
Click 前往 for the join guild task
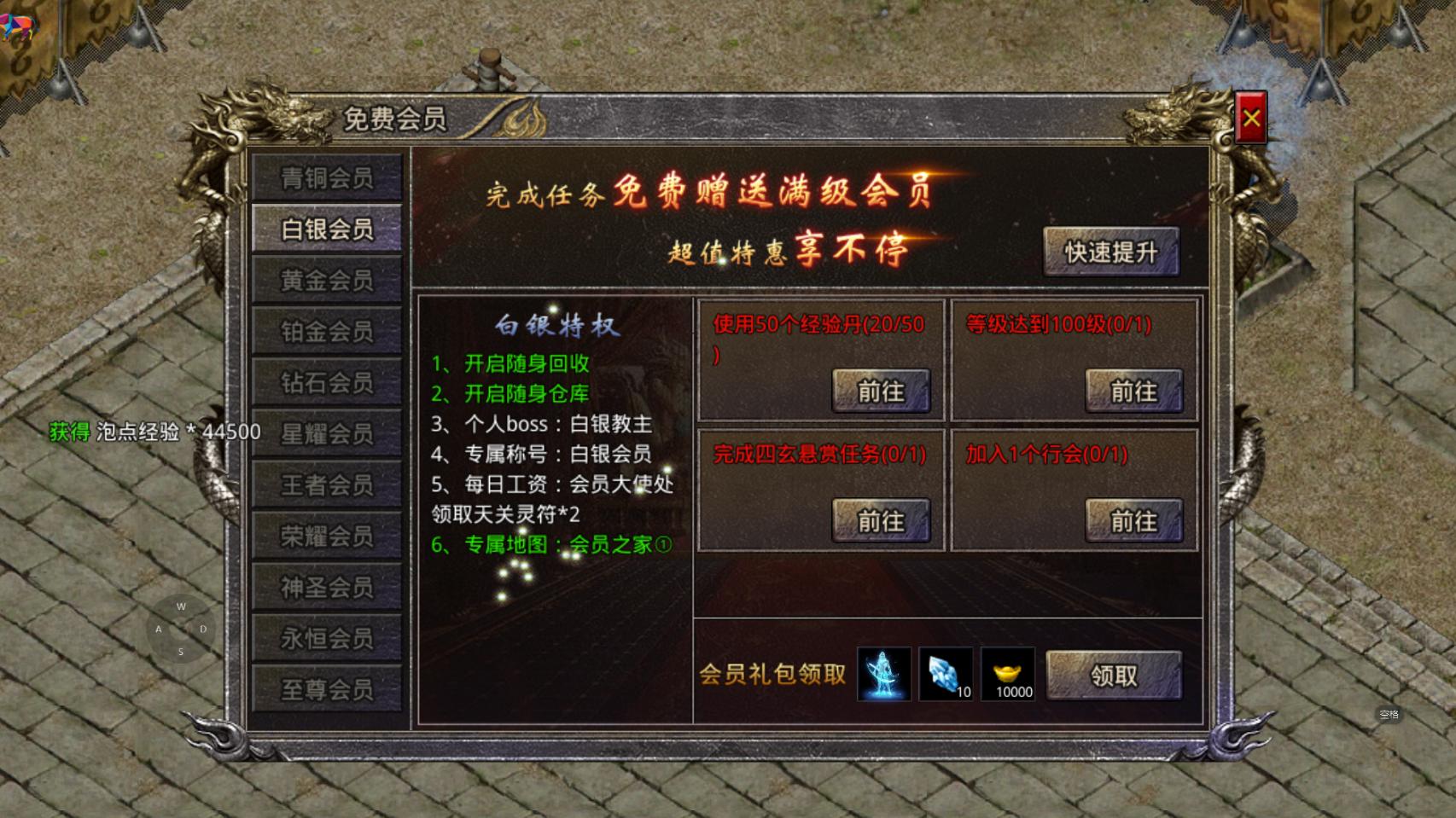click(x=1133, y=521)
